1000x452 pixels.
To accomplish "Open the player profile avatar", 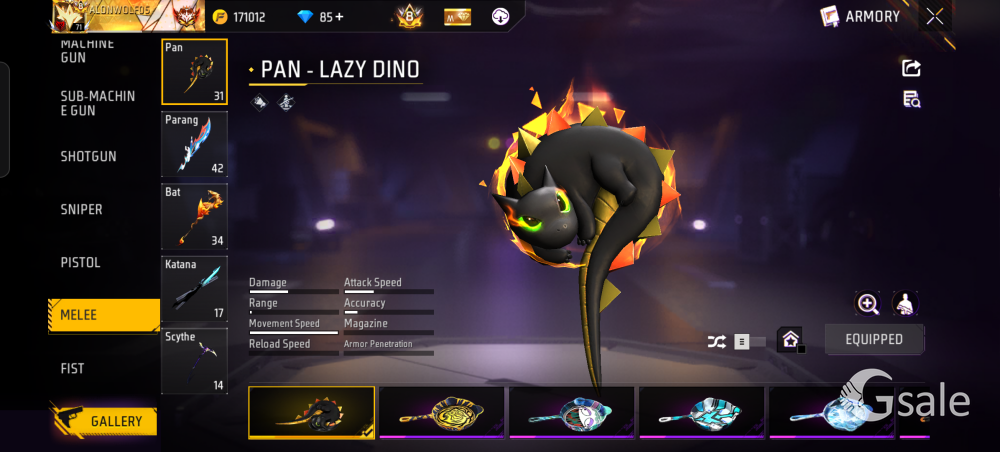I will (x=74, y=15).
